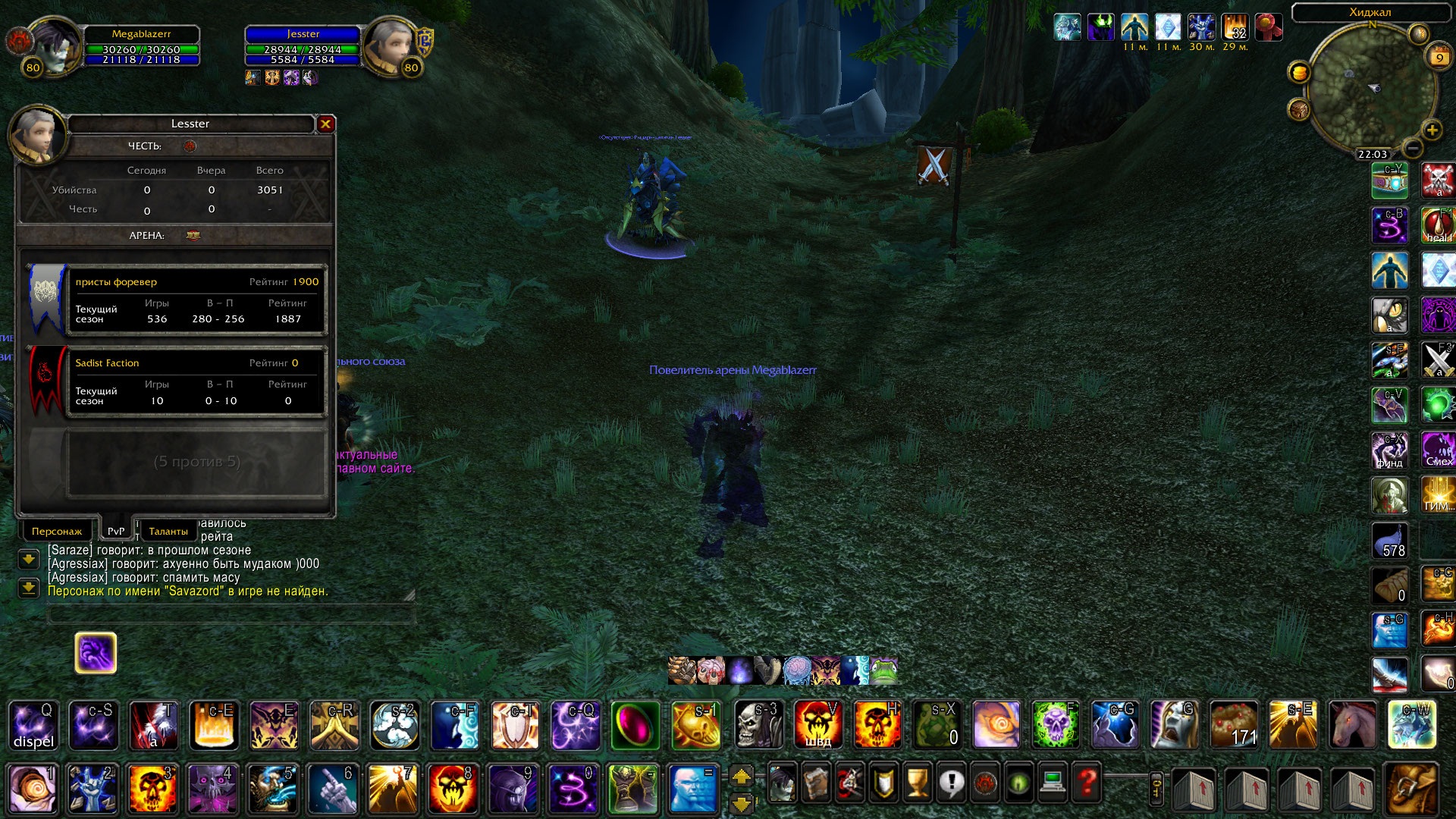Switch to the Персонаж tab

tap(57, 531)
